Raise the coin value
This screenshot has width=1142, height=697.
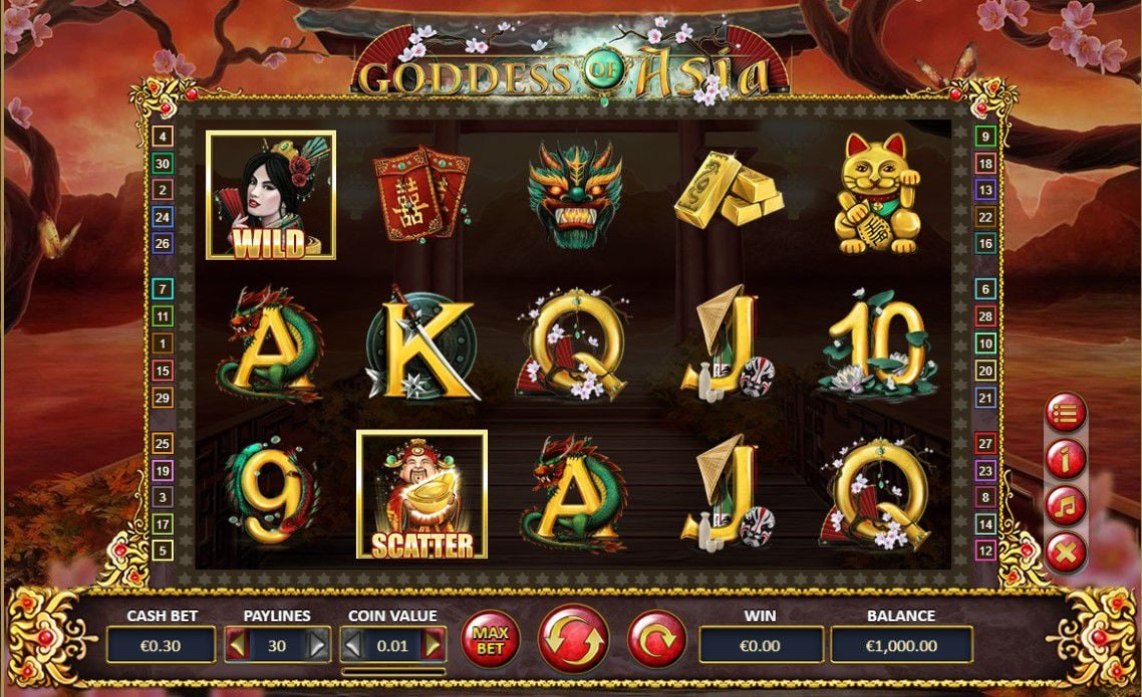(433, 645)
